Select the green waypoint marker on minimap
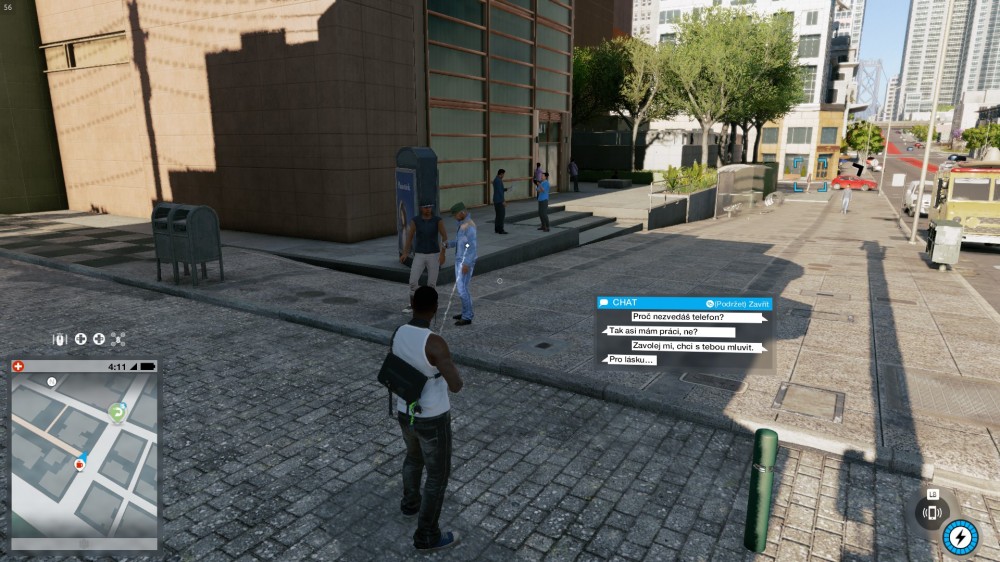The width and height of the screenshot is (1000, 562). pos(117,412)
